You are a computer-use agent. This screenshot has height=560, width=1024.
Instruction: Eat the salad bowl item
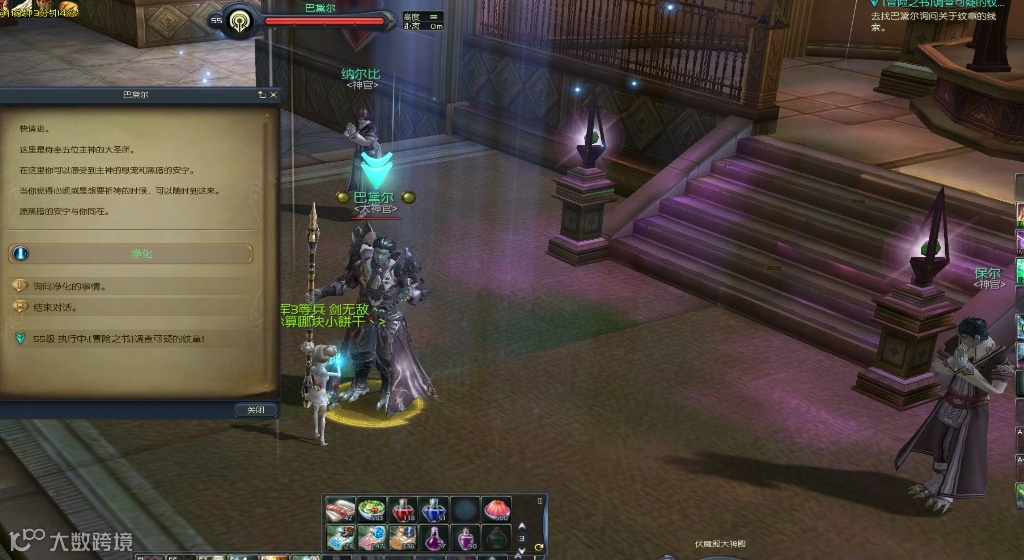(x=372, y=510)
